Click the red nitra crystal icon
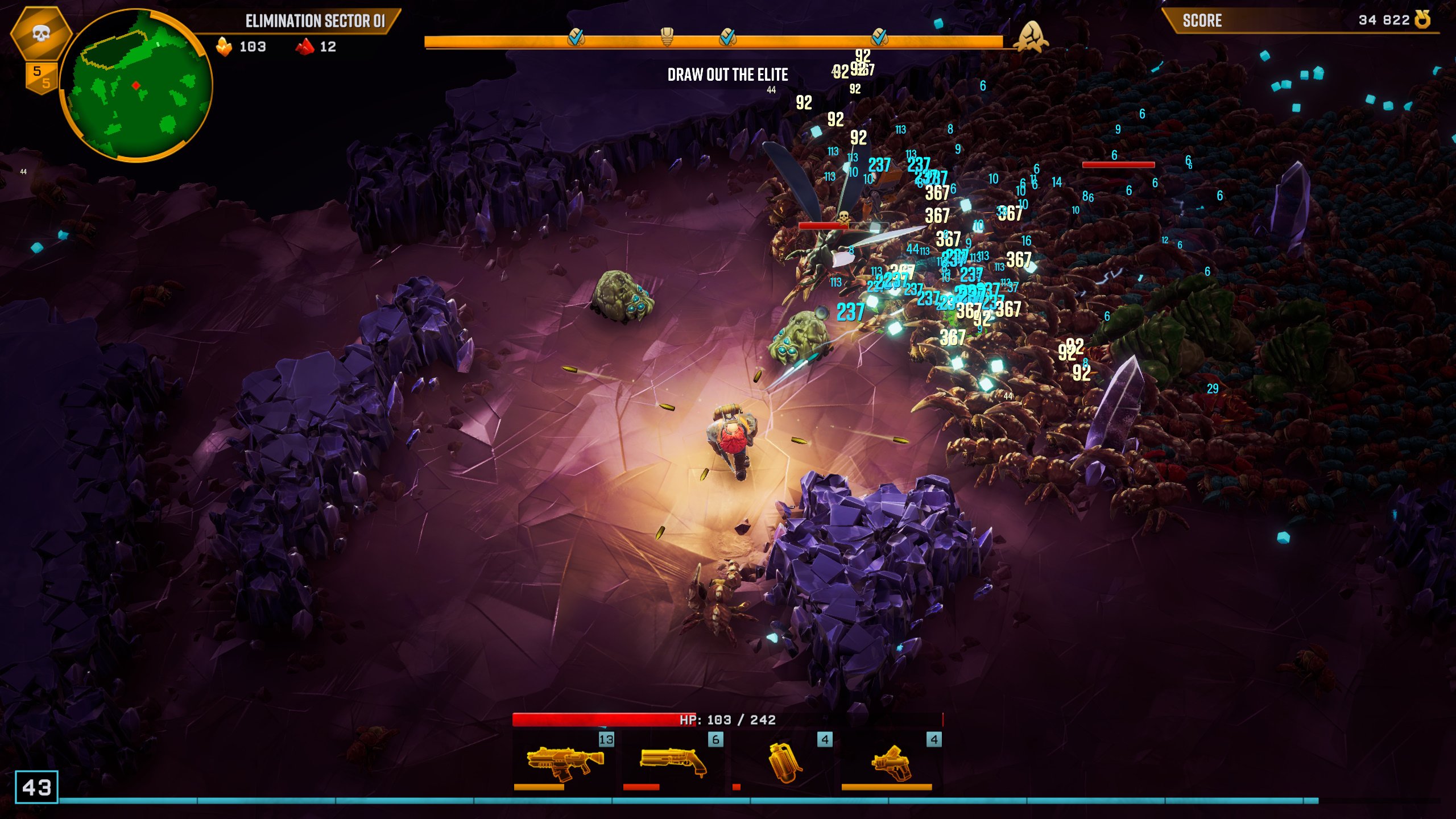 tap(305, 47)
